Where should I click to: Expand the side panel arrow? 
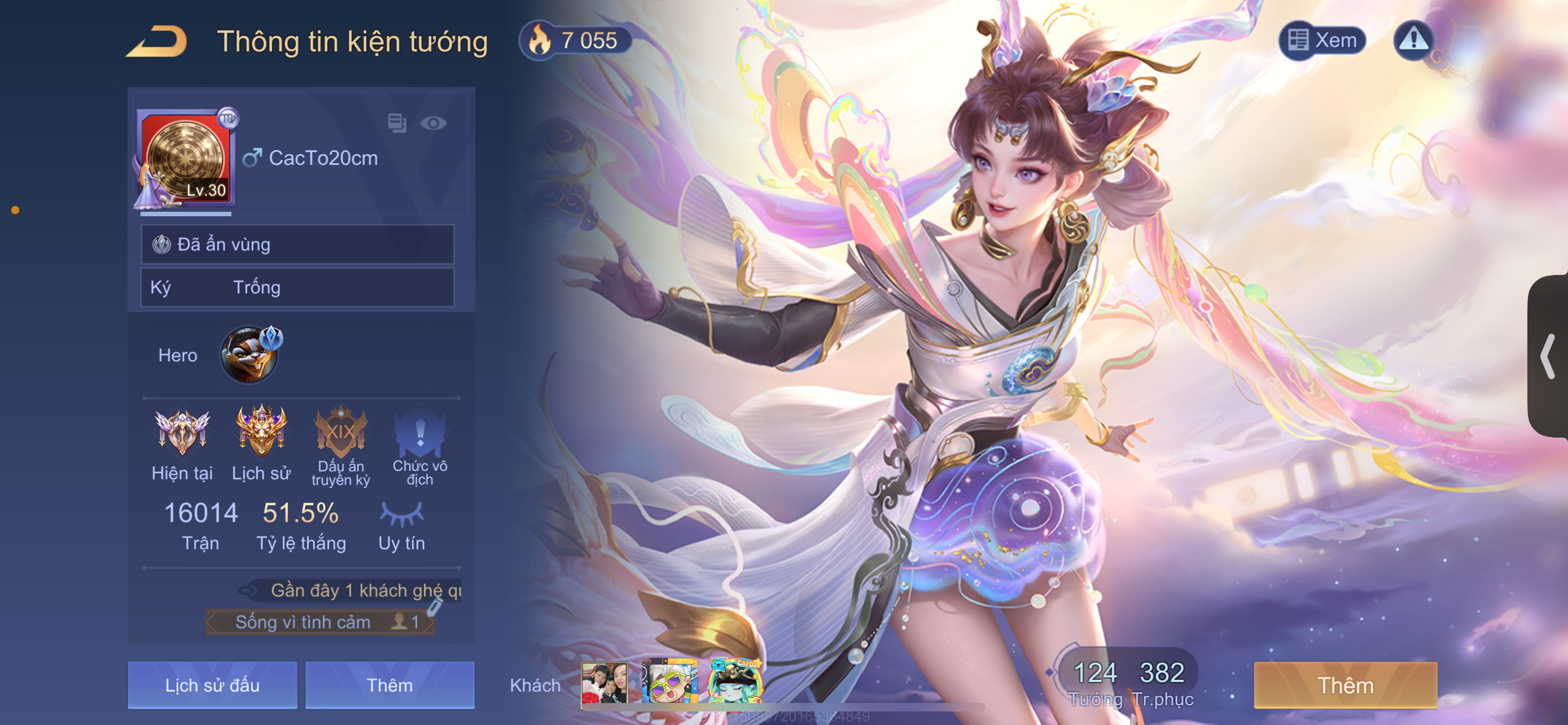point(1547,356)
